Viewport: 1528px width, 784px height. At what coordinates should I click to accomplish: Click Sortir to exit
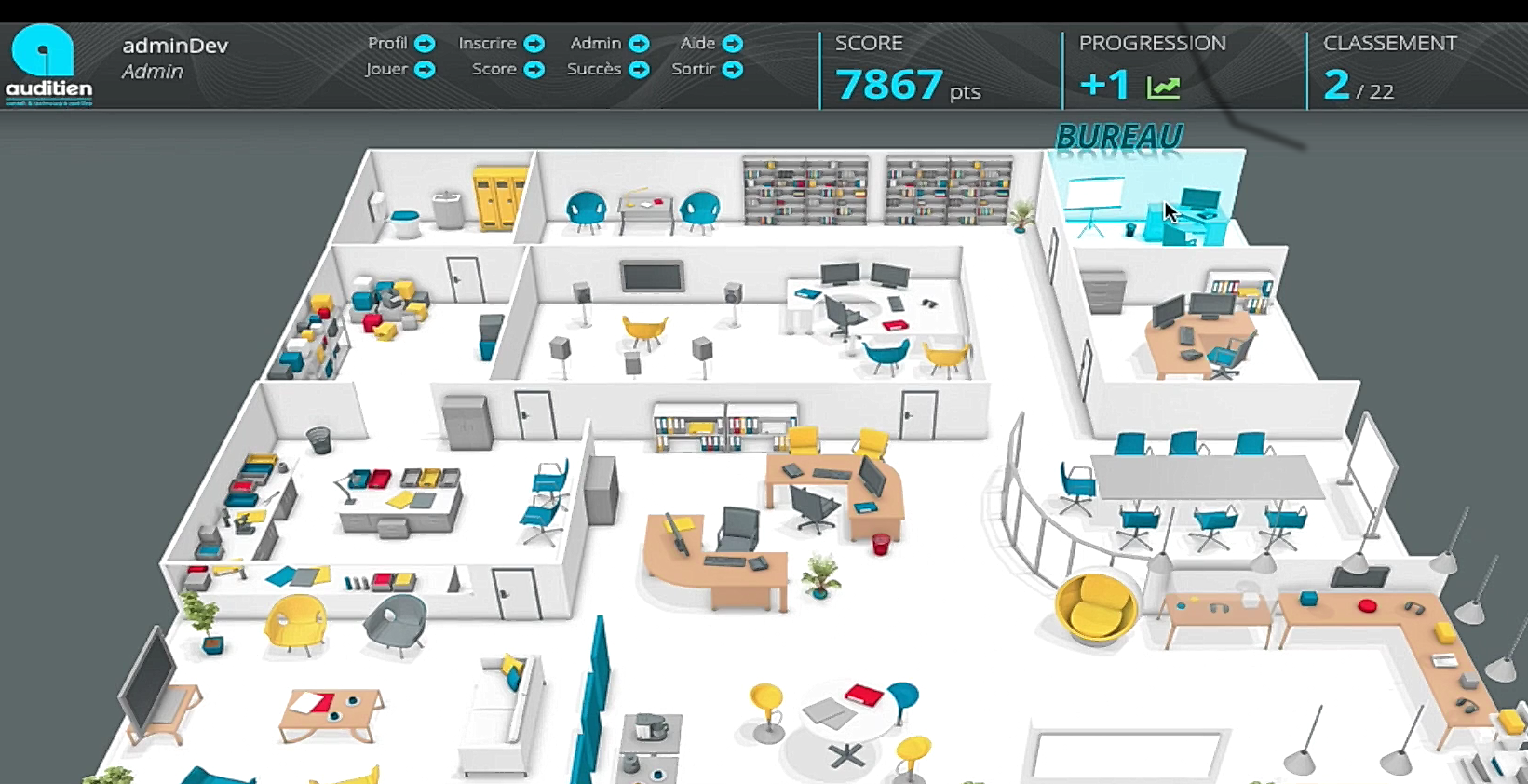(x=706, y=69)
